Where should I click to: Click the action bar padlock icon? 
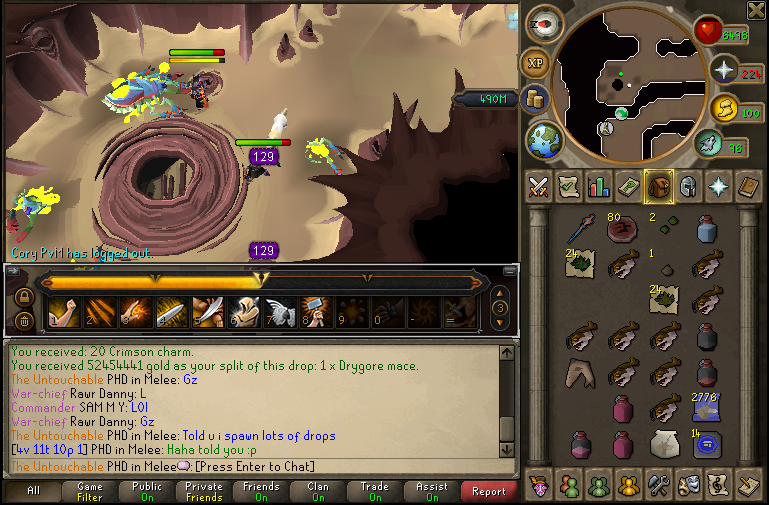22,297
